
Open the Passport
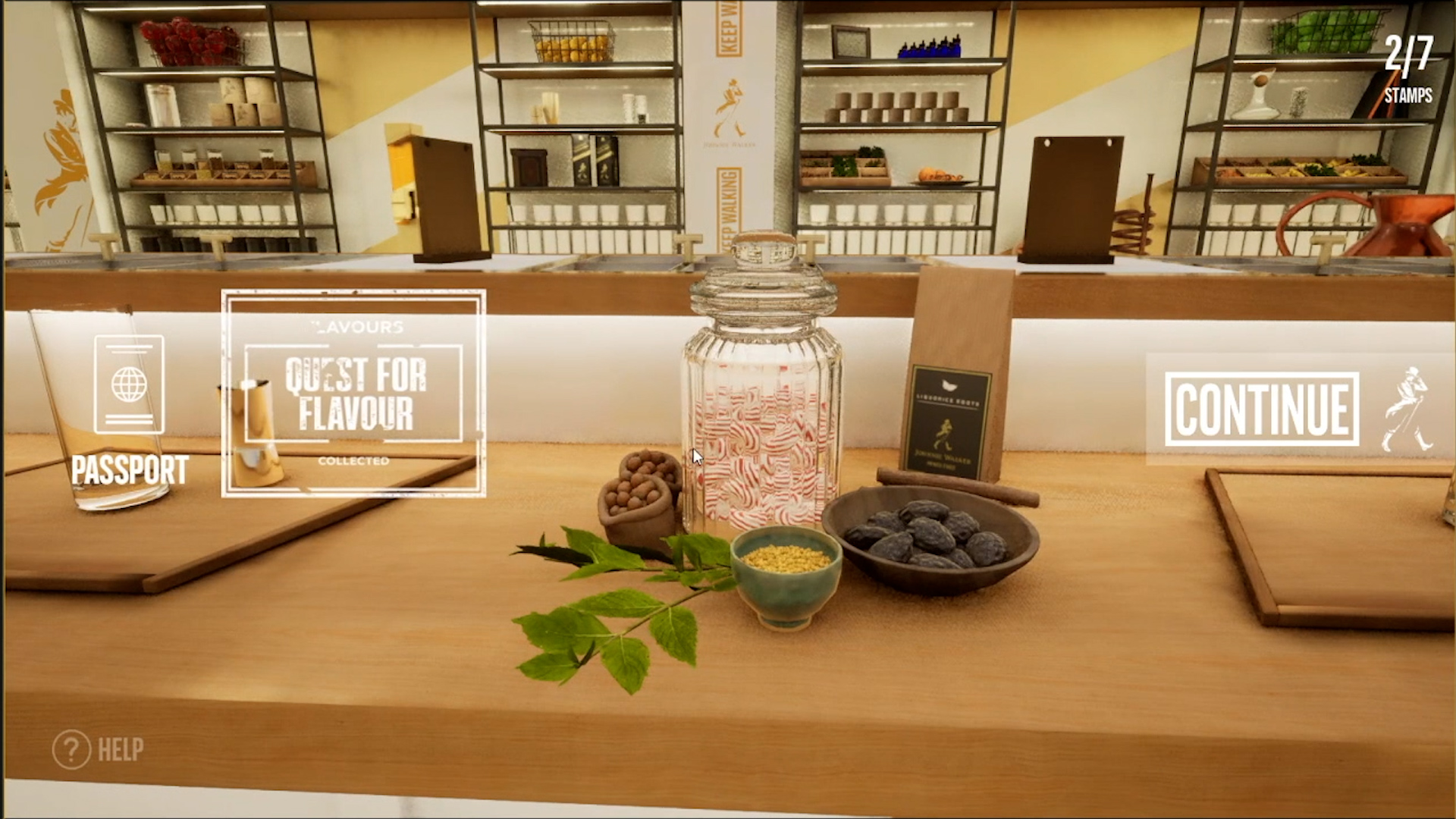(129, 409)
